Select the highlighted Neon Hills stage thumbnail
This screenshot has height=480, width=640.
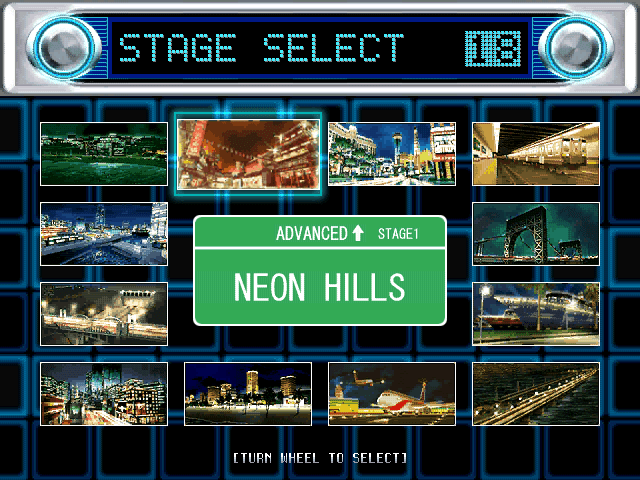click(248, 153)
